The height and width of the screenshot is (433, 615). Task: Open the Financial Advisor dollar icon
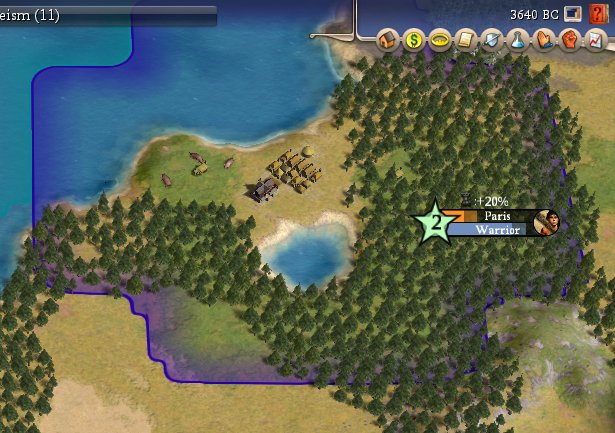click(413, 41)
